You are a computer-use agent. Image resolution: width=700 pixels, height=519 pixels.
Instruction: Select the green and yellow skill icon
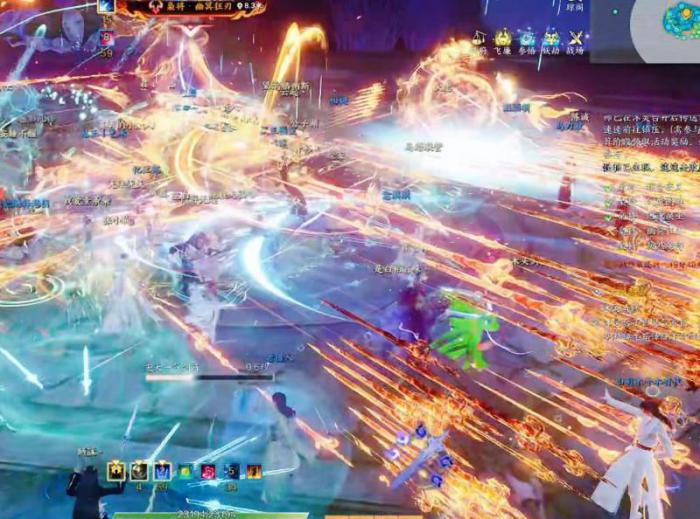point(185,470)
